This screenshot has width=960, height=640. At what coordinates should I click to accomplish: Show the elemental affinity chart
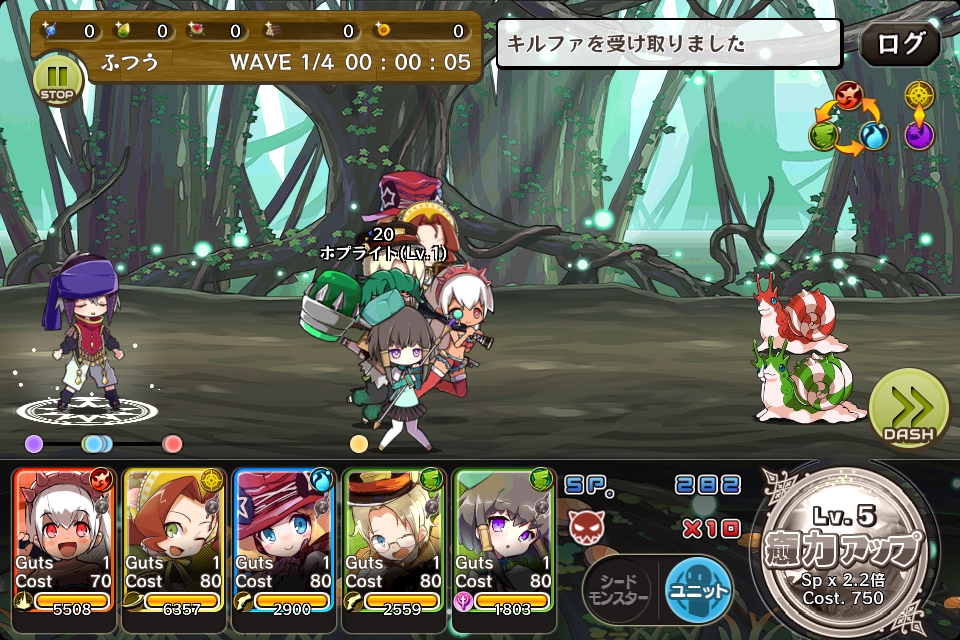[848, 118]
